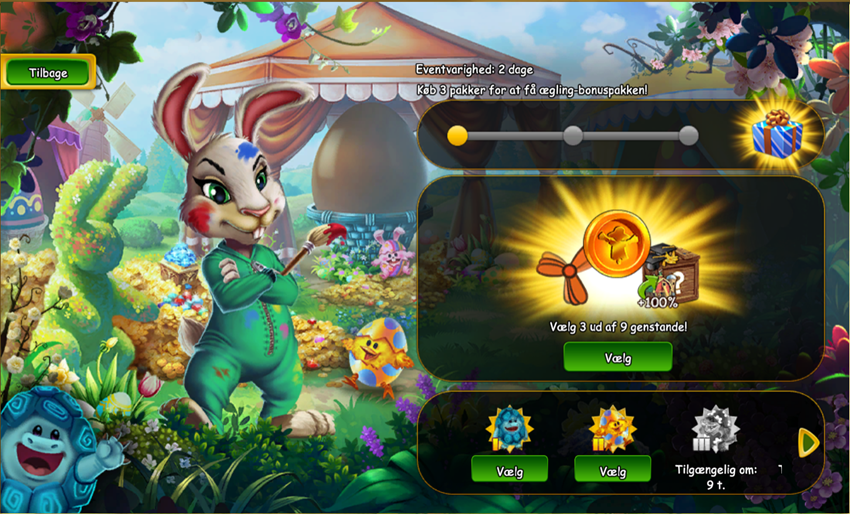Go back with the Tilbage button

48,71
